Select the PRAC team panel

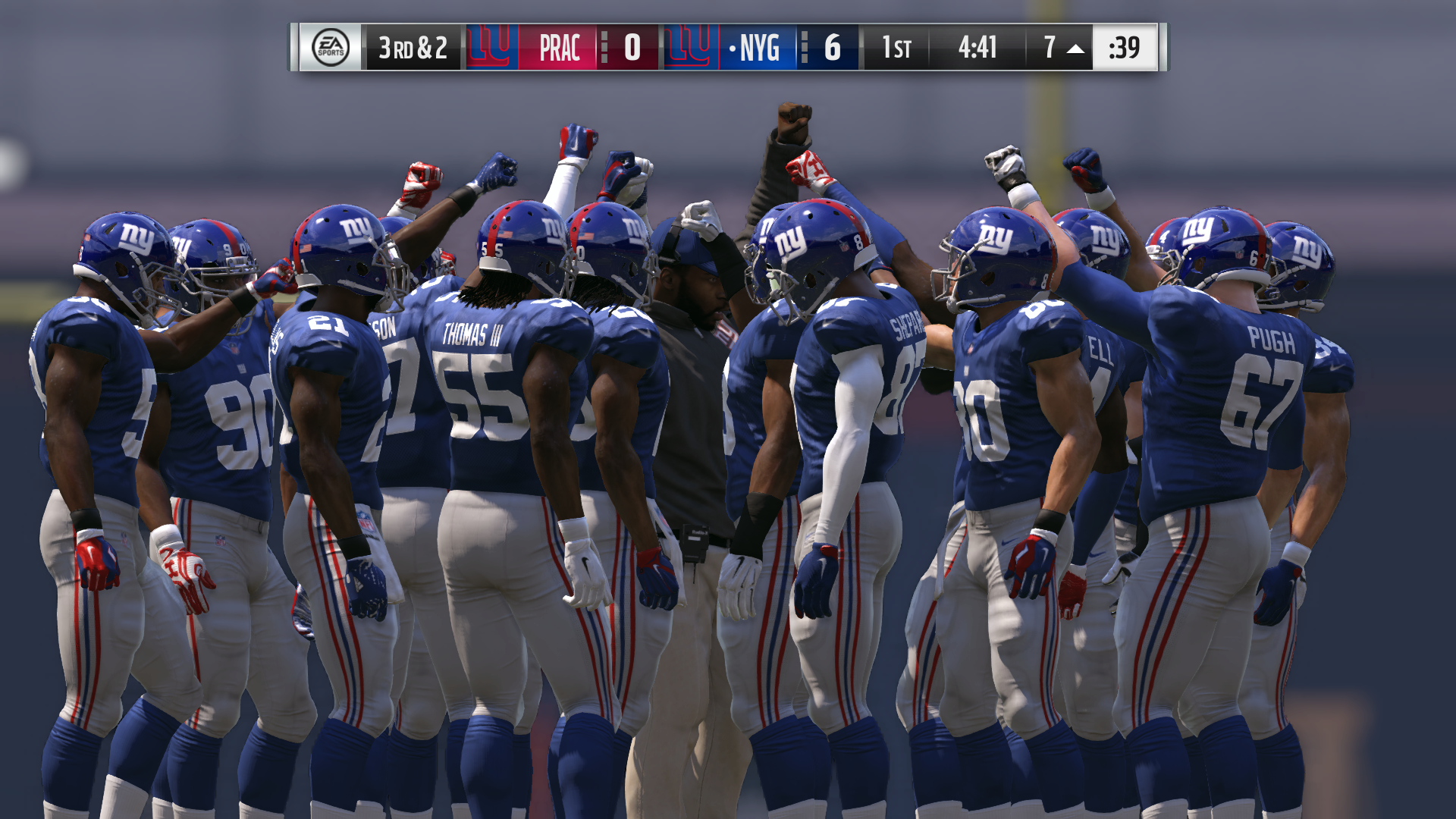(x=559, y=48)
